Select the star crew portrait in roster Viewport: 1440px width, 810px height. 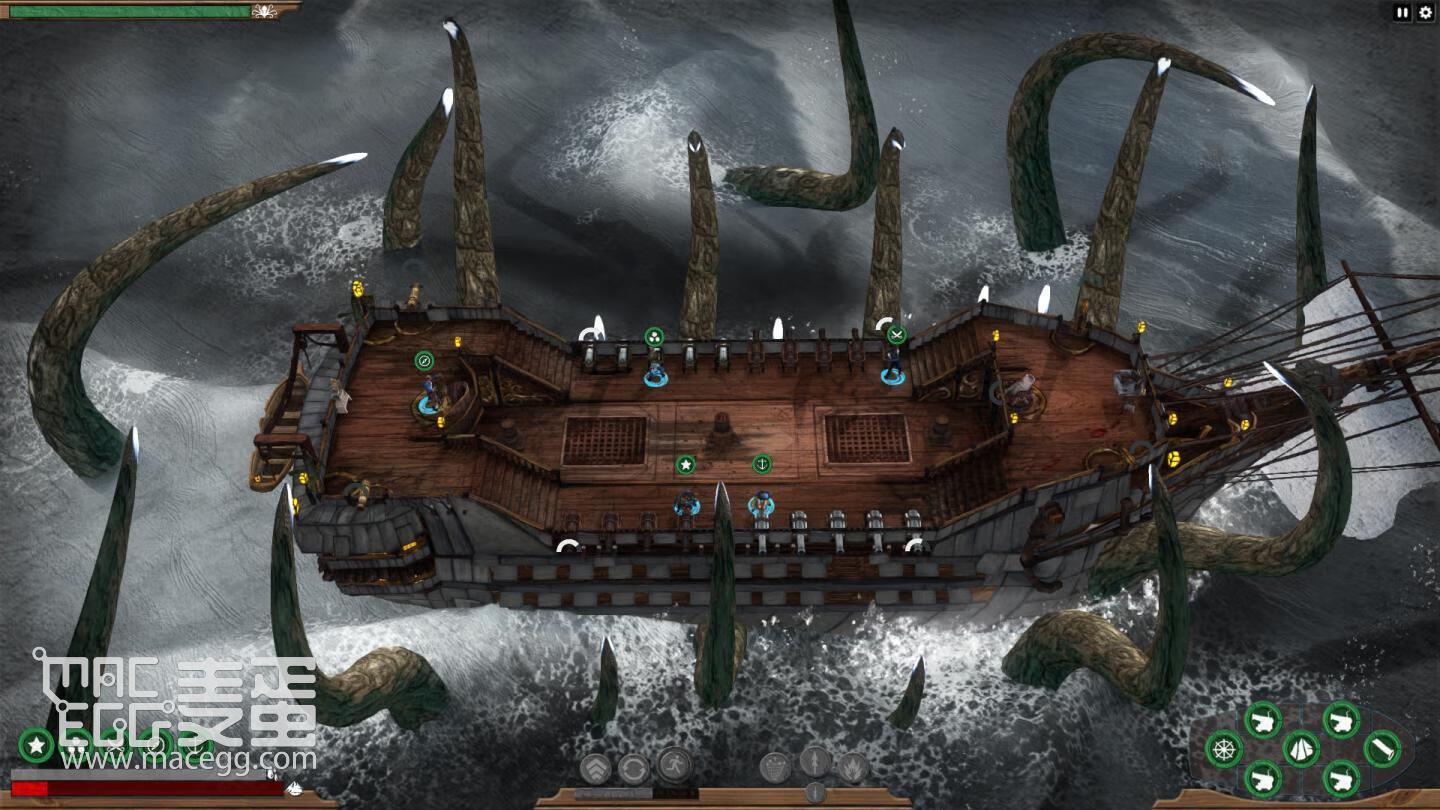[x=36, y=744]
